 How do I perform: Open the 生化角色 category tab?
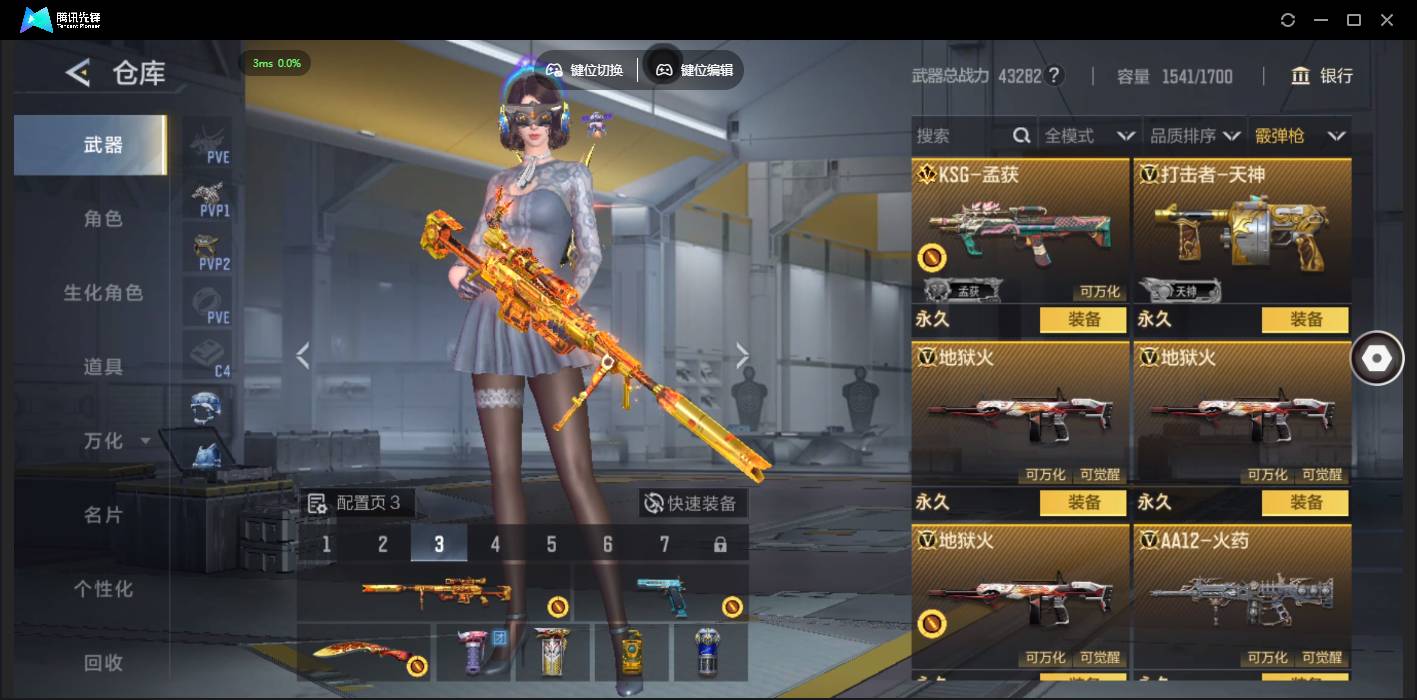click(103, 293)
